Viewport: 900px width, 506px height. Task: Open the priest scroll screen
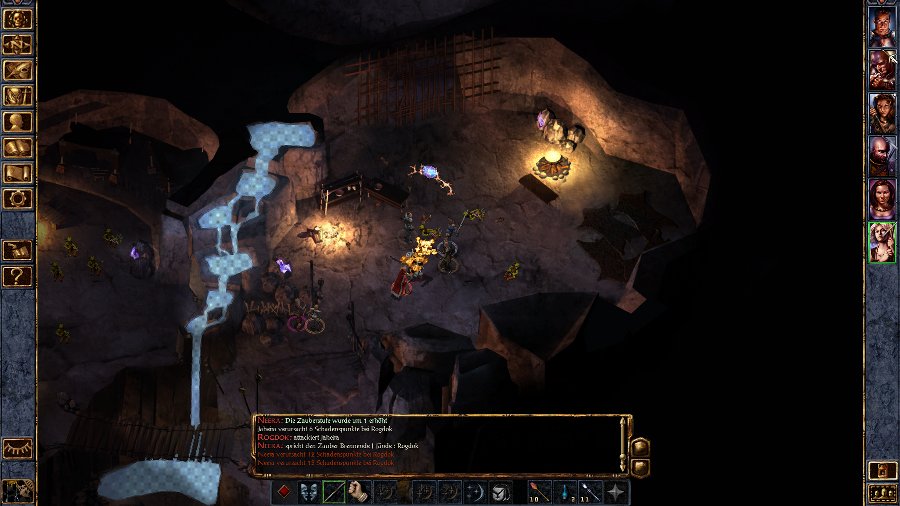pos(18,174)
